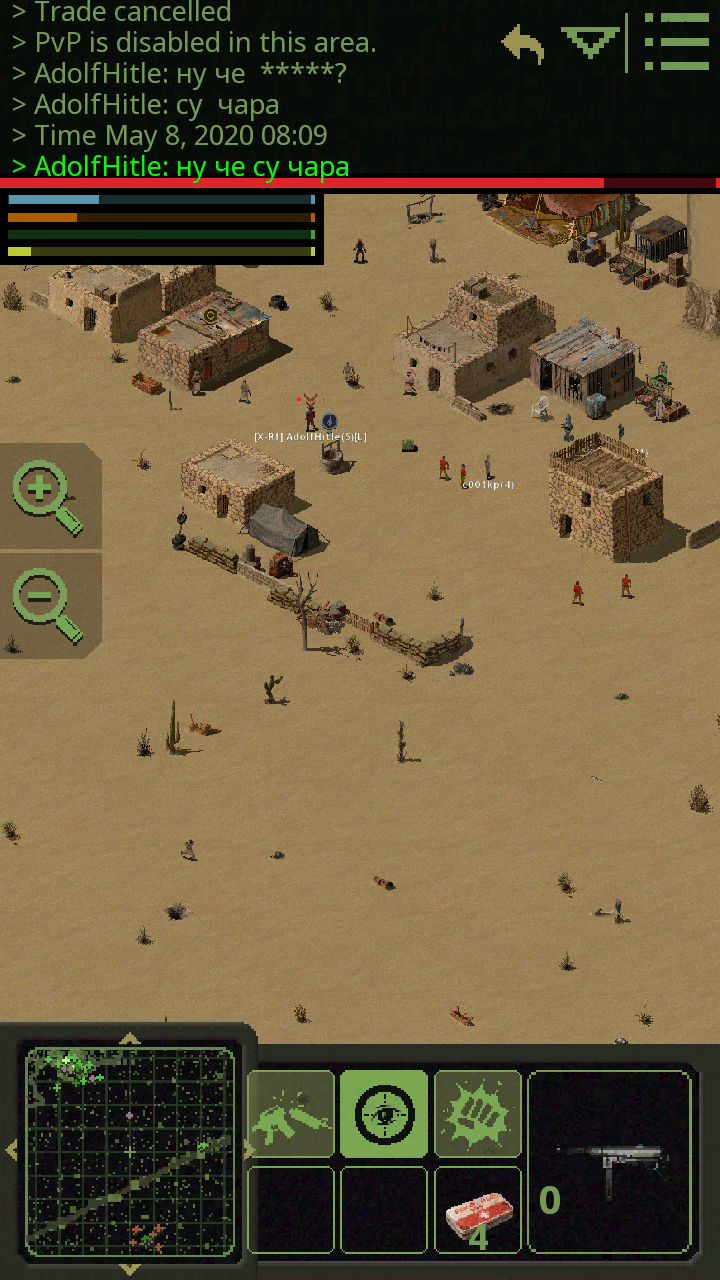720x1280 pixels.
Task: Select the submachine gun weapon slot
Action: [610, 1161]
